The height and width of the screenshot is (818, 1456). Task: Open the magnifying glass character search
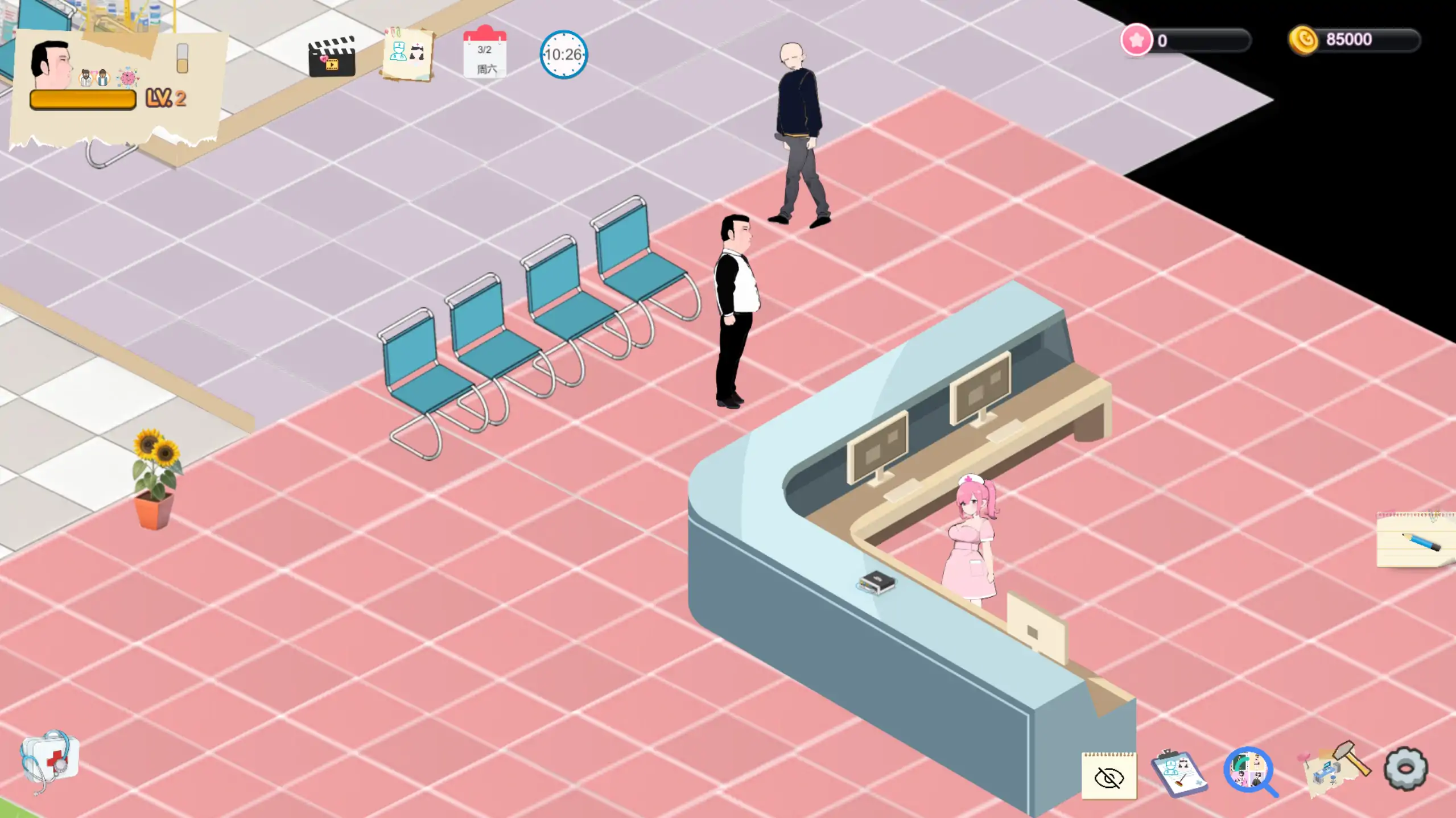(x=1249, y=771)
